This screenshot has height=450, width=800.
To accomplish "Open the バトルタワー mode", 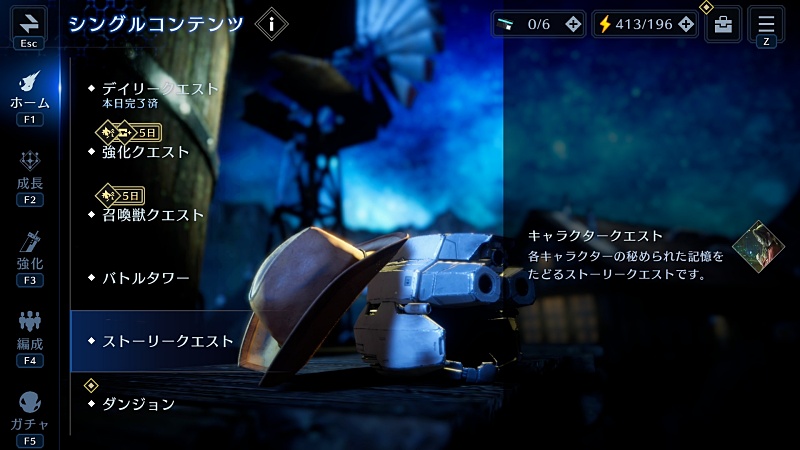I will [146, 278].
